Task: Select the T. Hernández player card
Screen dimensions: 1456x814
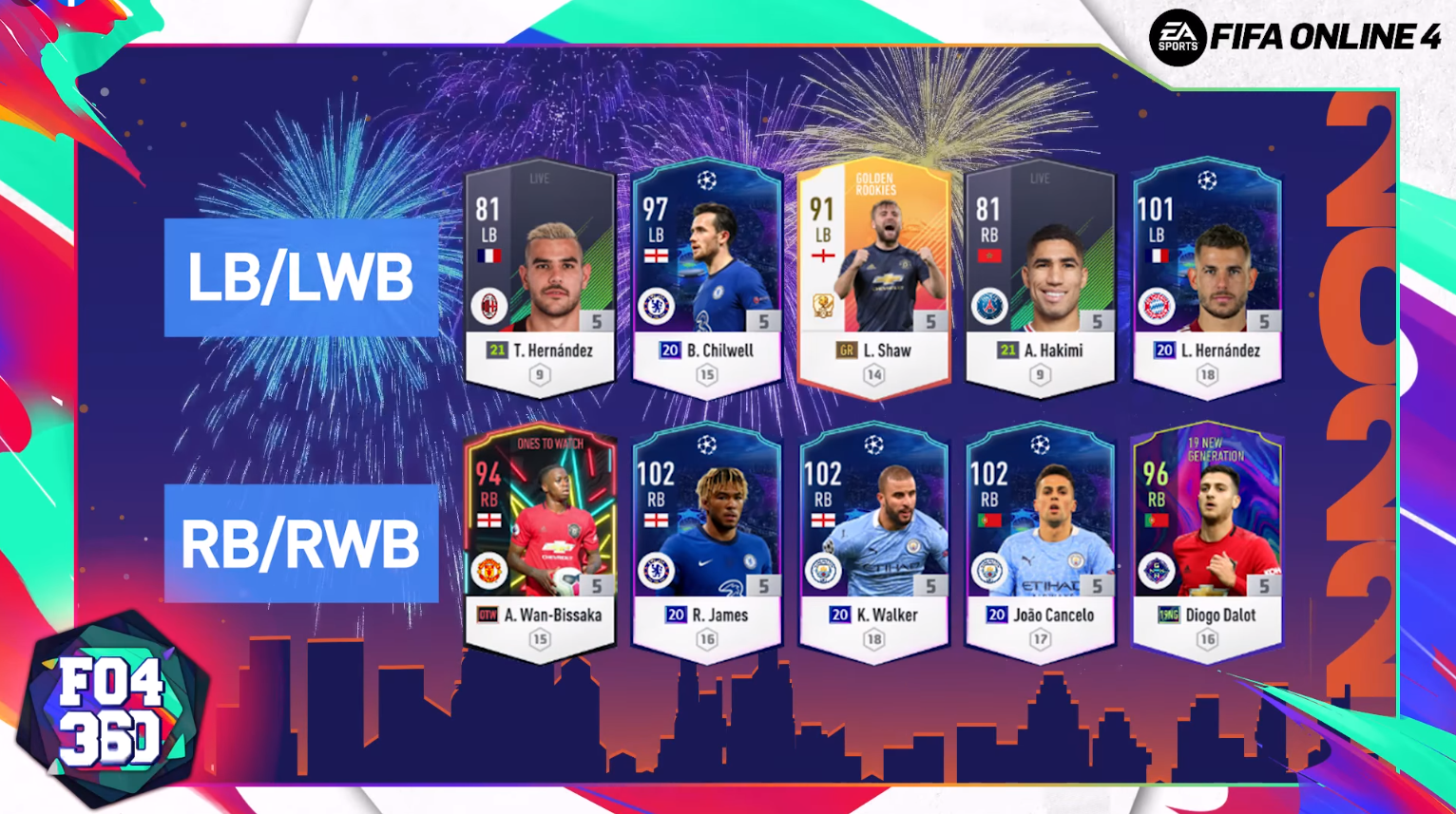Action: [539, 275]
